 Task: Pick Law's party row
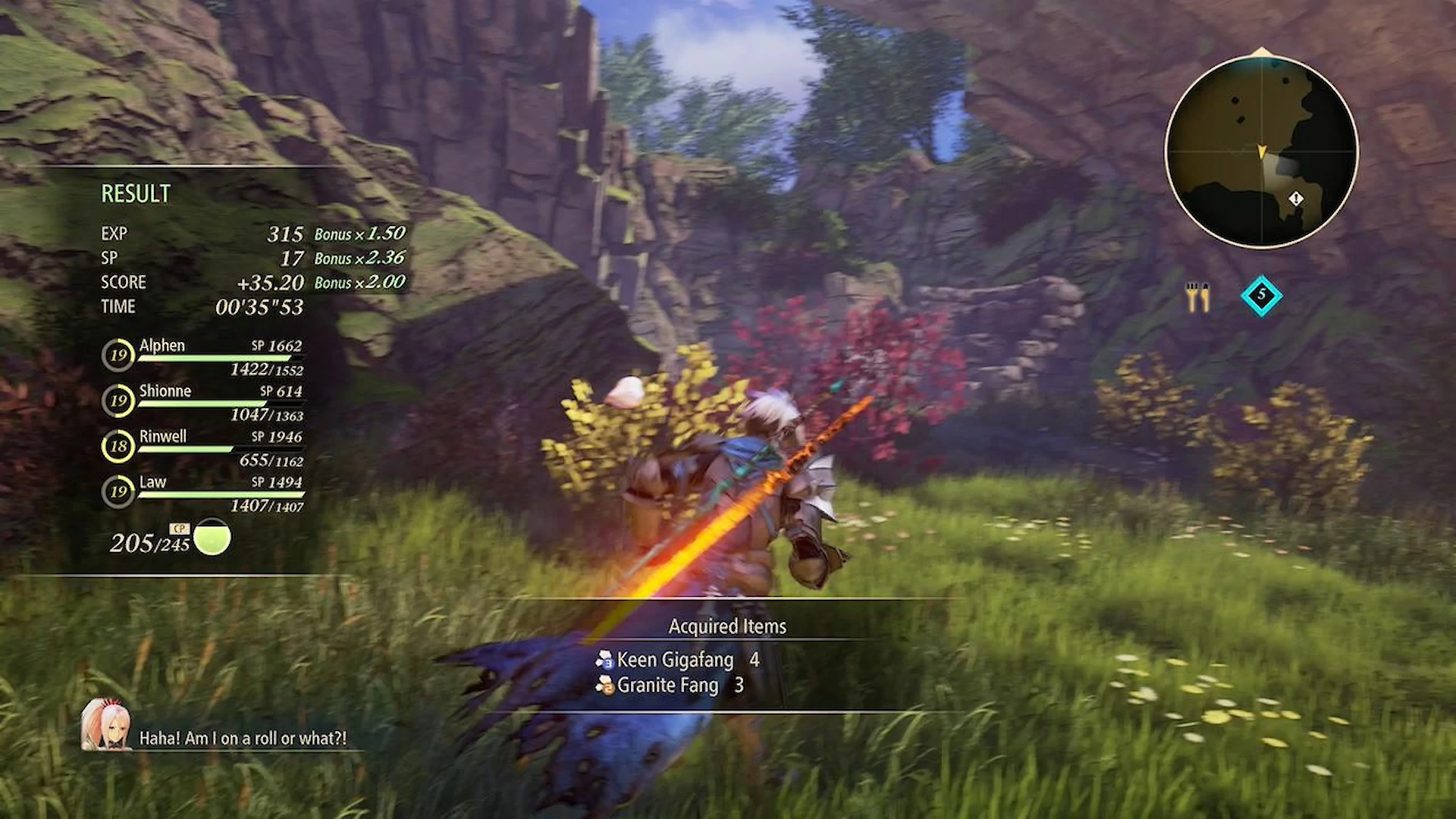tap(203, 493)
